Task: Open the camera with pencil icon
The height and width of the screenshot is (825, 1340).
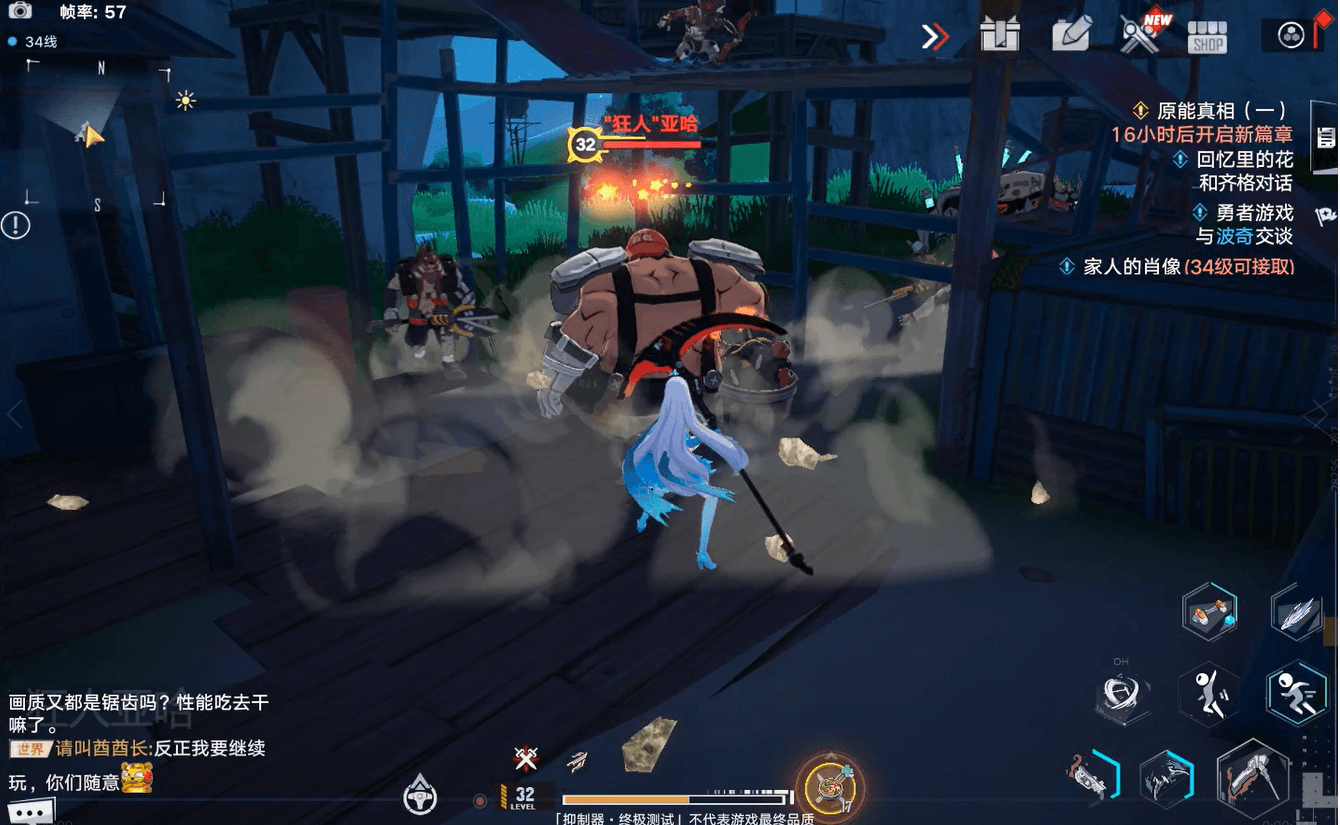Action: 1071,35
